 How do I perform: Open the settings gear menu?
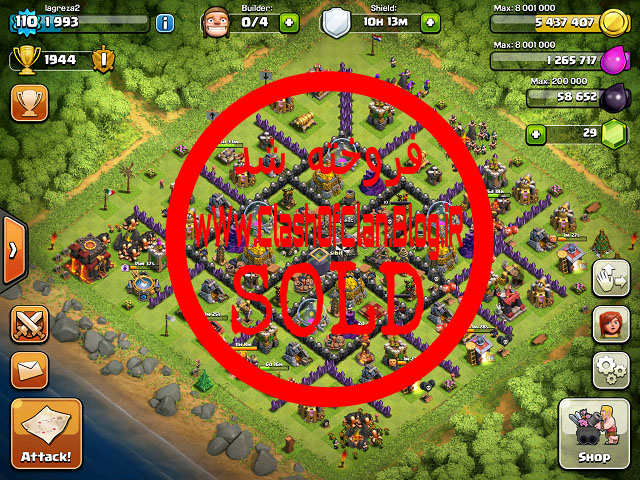point(610,370)
